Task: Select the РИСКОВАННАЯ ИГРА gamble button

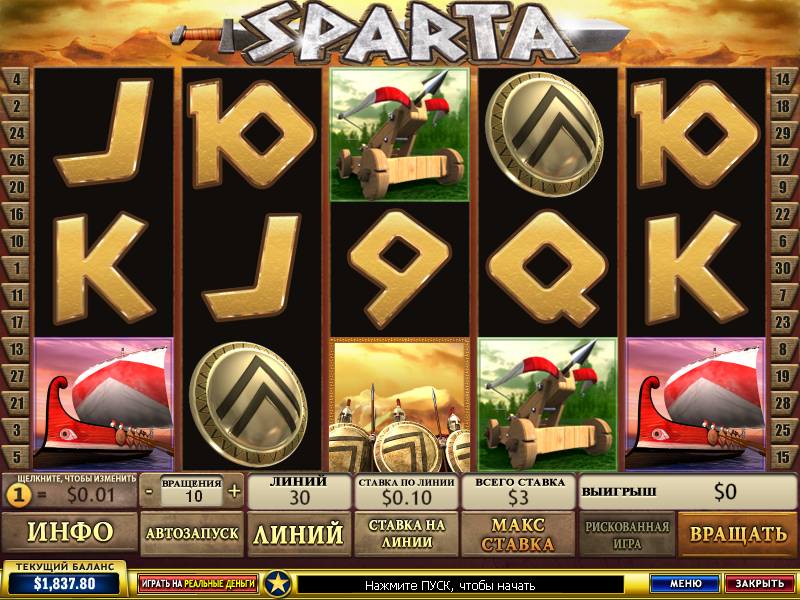Action: pyautogui.click(x=625, y=533)
